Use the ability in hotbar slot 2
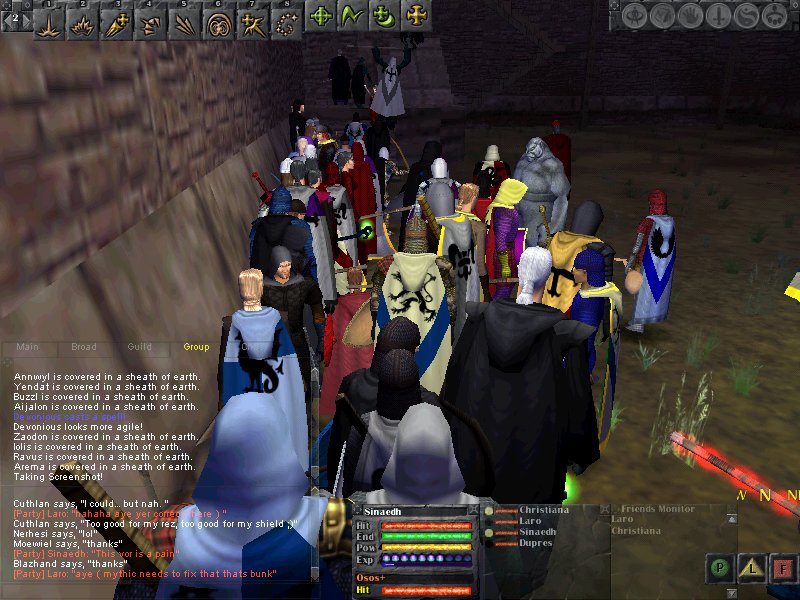Viewport: 800px width, 600px height. (84, 18)
